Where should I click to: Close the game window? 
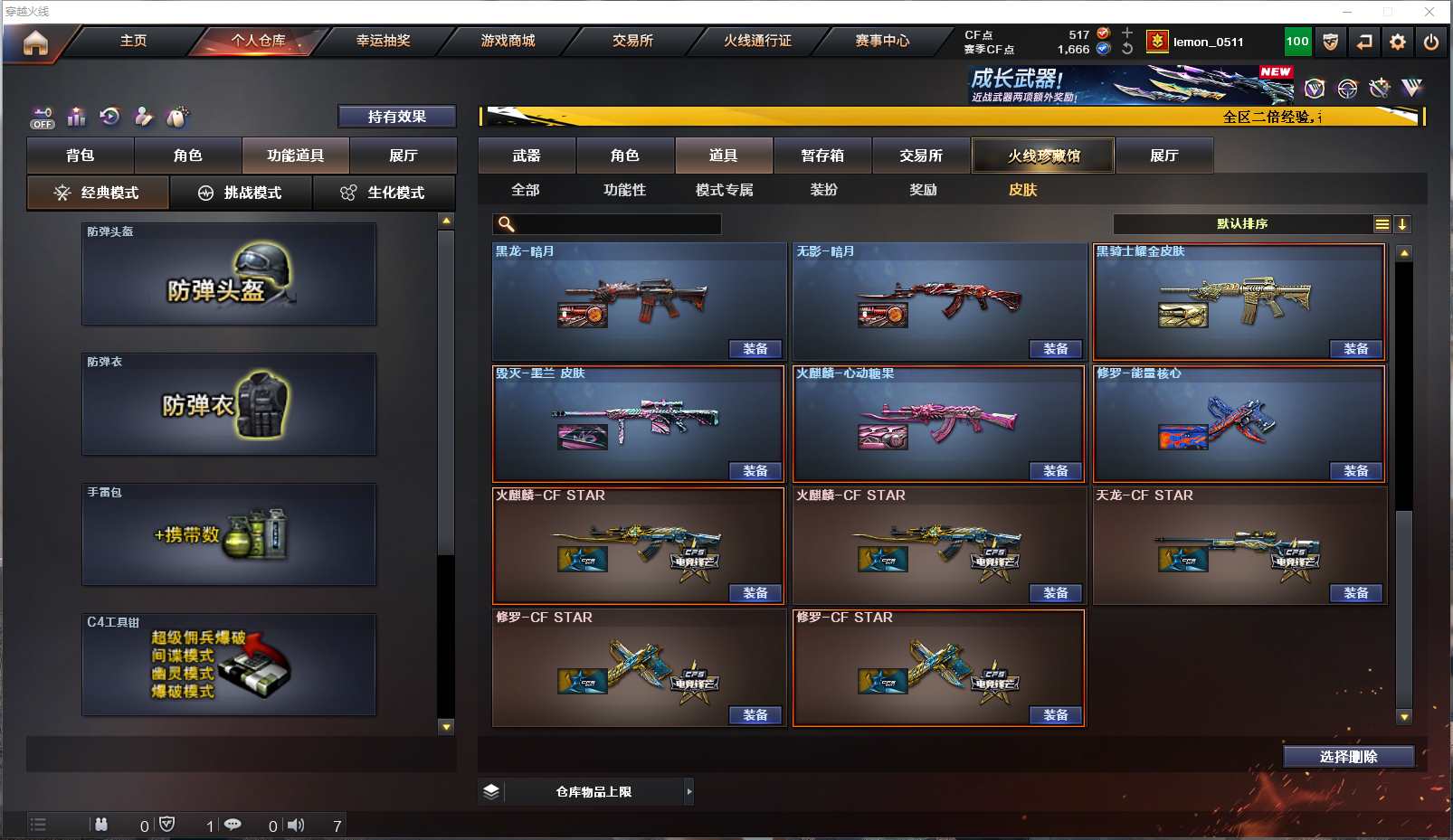[x=1429, y=12]
